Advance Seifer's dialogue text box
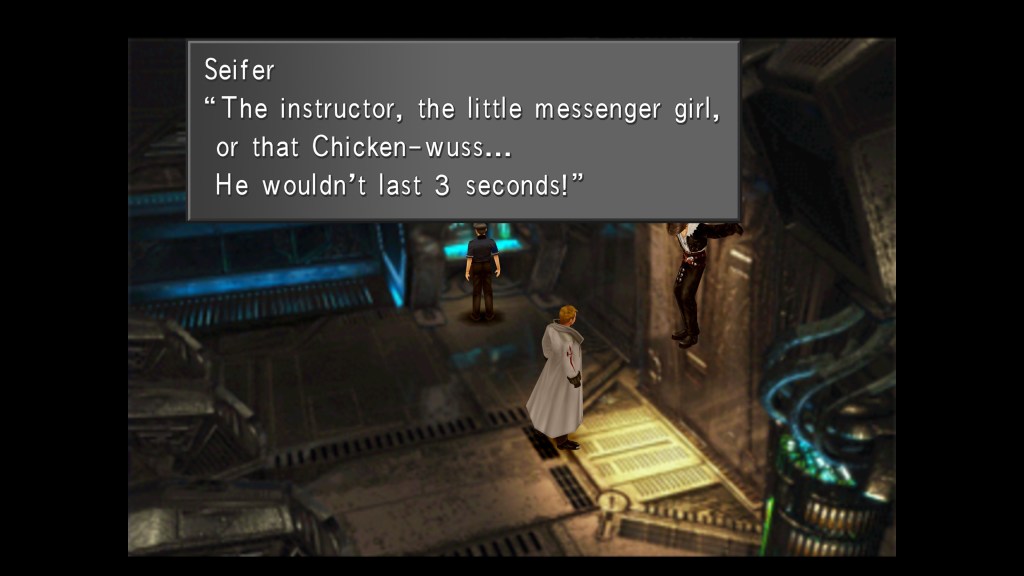This screenshot has height=576, width=1024. [463, 130]
